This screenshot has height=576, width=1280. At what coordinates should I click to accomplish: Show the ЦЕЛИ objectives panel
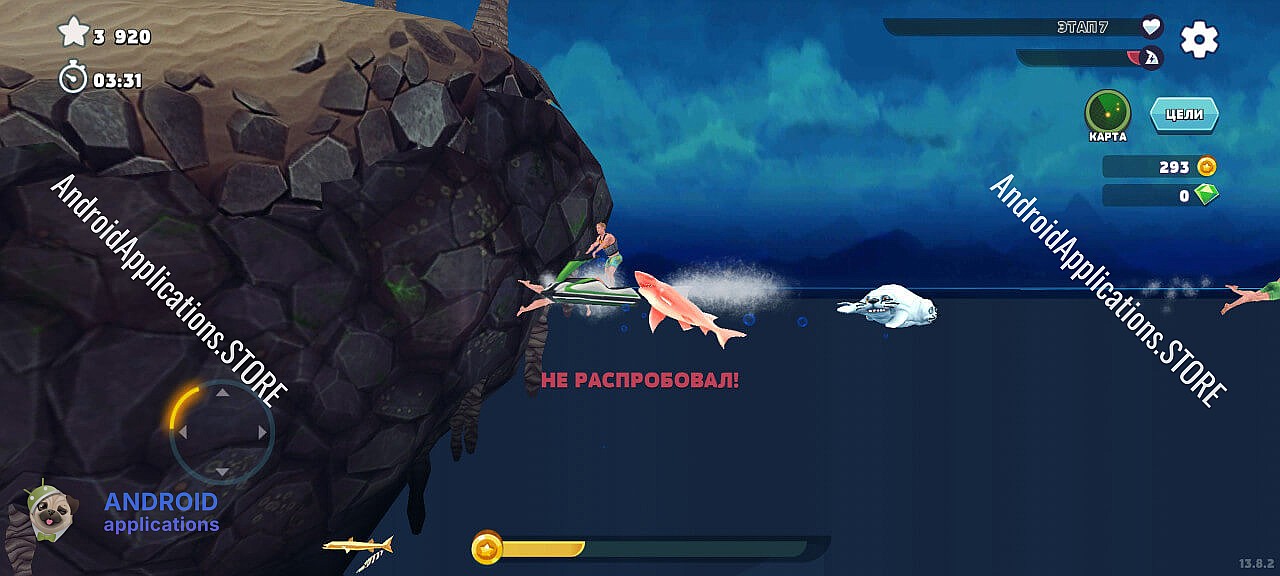coord(1184,115)
